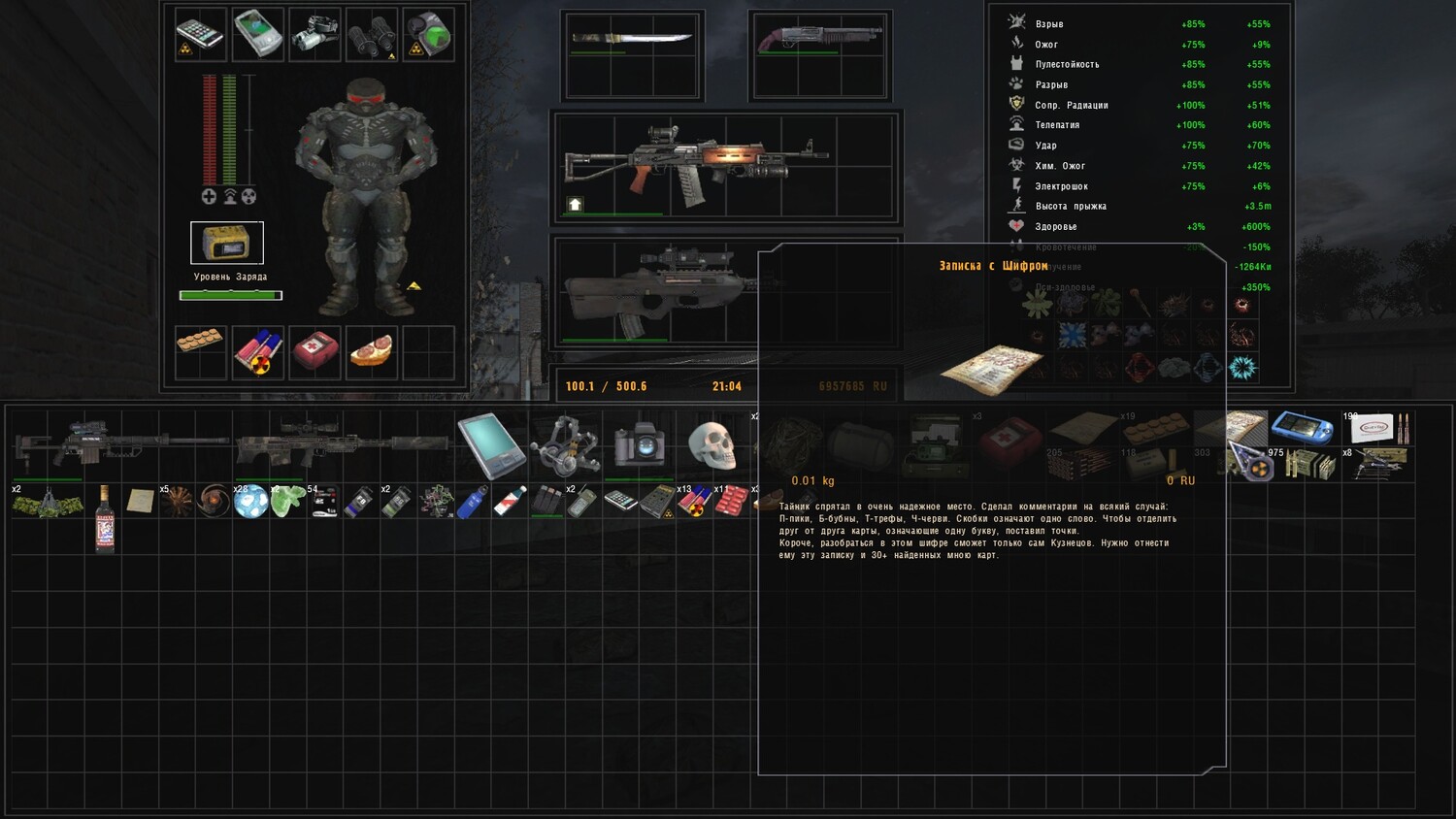Select the equipped combat knife slot
Screen dimensions: 1456x819
[631, 39]
